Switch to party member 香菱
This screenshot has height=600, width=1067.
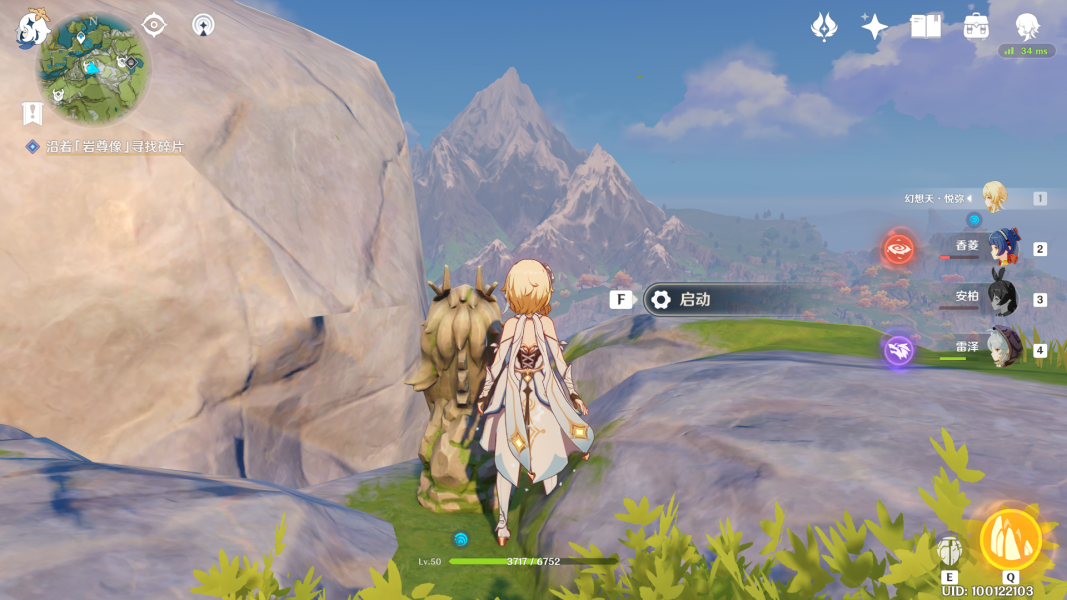click(1001, 247)
